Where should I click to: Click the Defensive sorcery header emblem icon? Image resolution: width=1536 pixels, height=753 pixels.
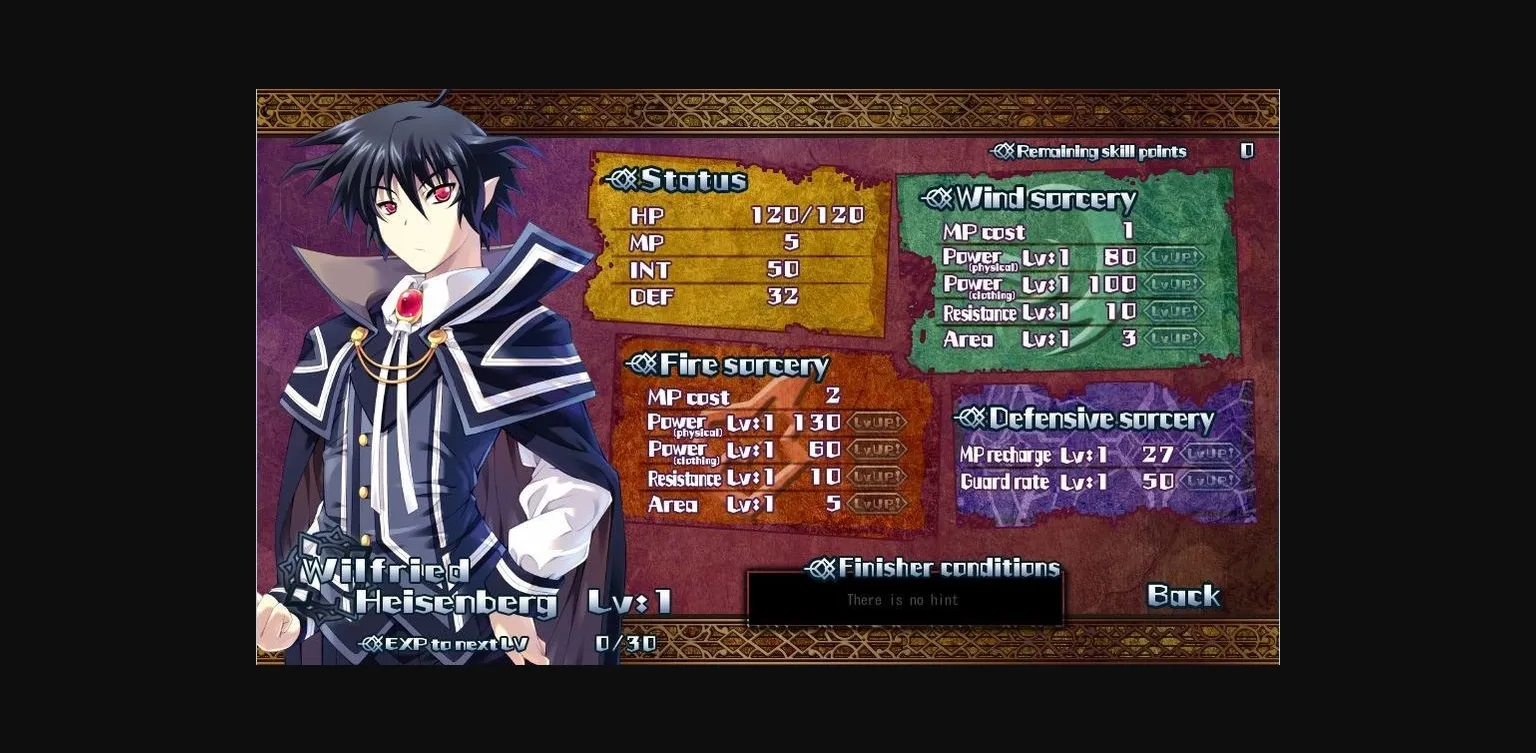pos(970,418)
